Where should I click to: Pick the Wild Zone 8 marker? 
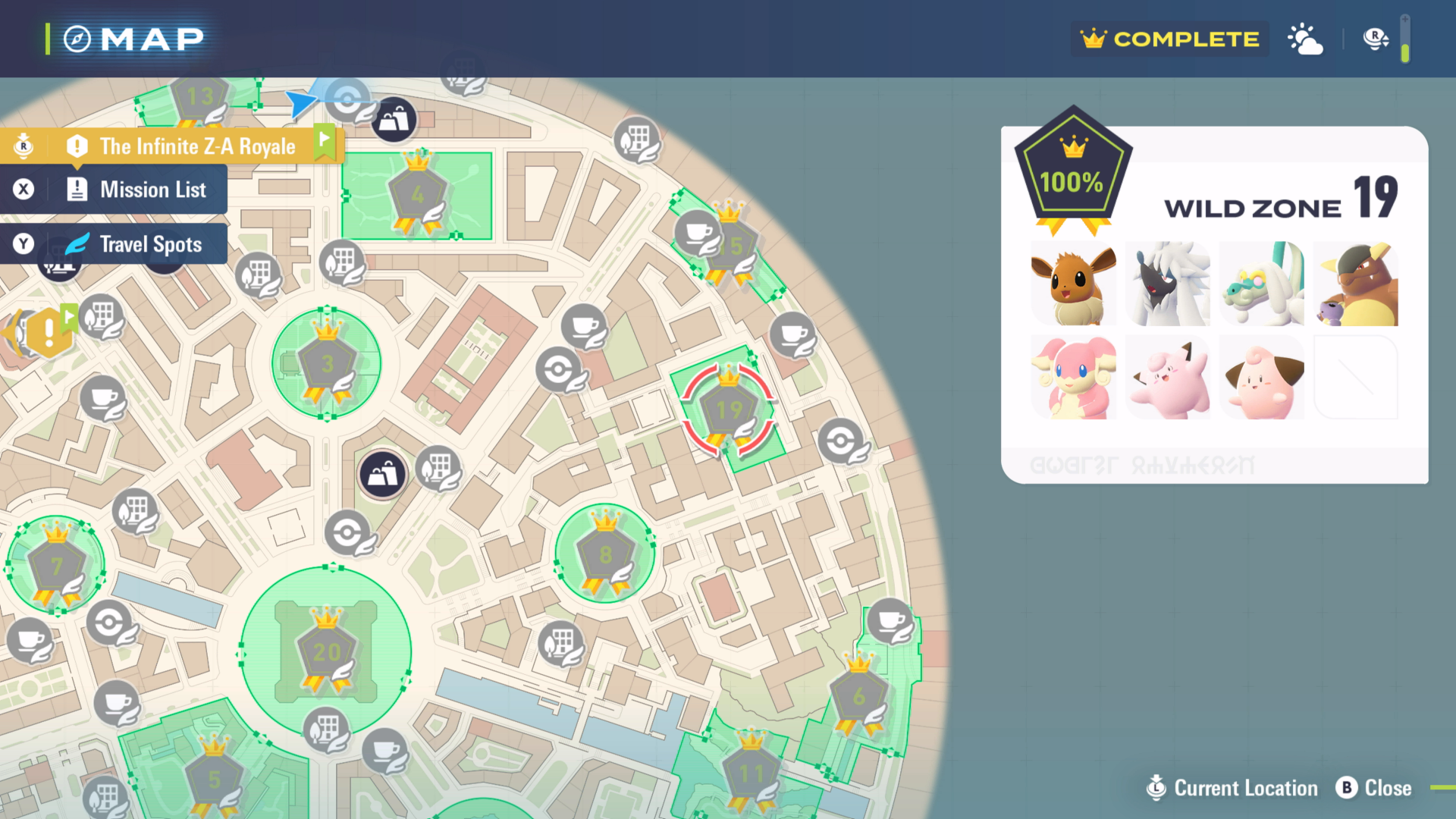(x=604, y=555)
